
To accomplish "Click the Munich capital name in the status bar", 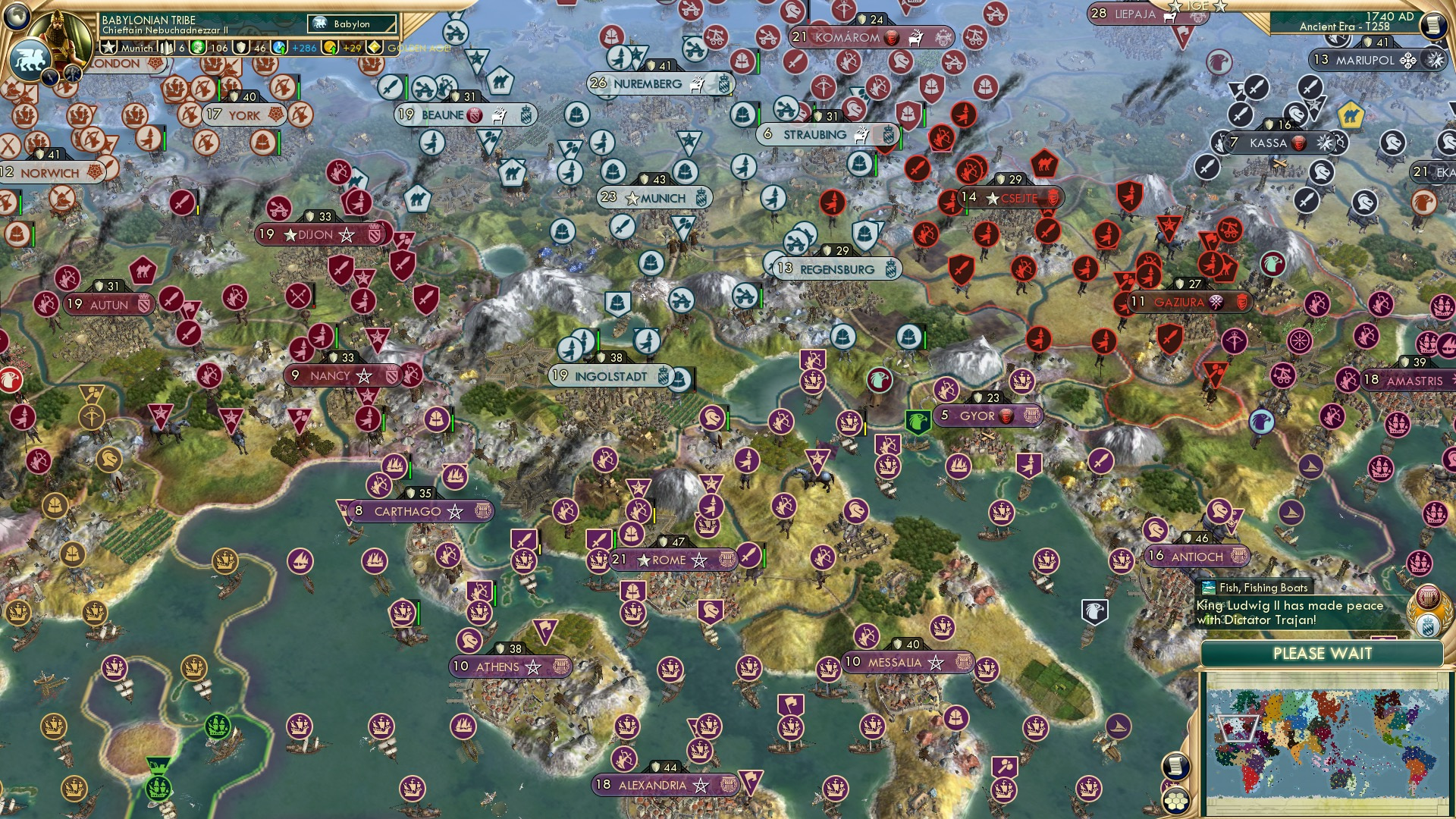I will [x=136, y=49].
